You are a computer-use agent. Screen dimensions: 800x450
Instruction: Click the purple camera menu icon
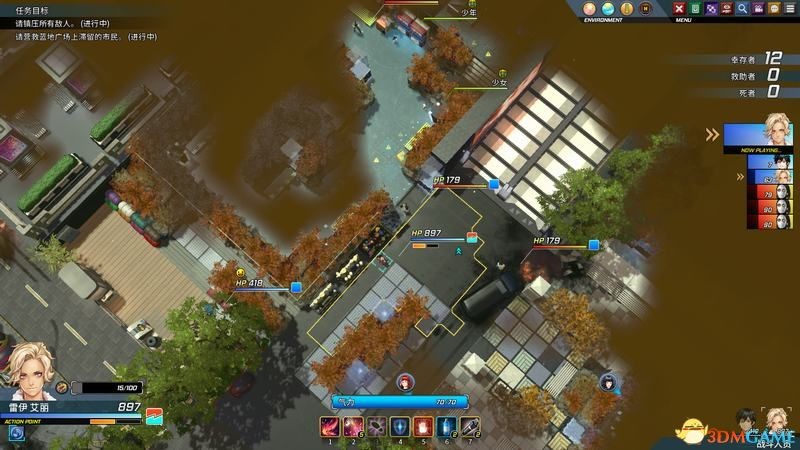[x=757, y=9]
